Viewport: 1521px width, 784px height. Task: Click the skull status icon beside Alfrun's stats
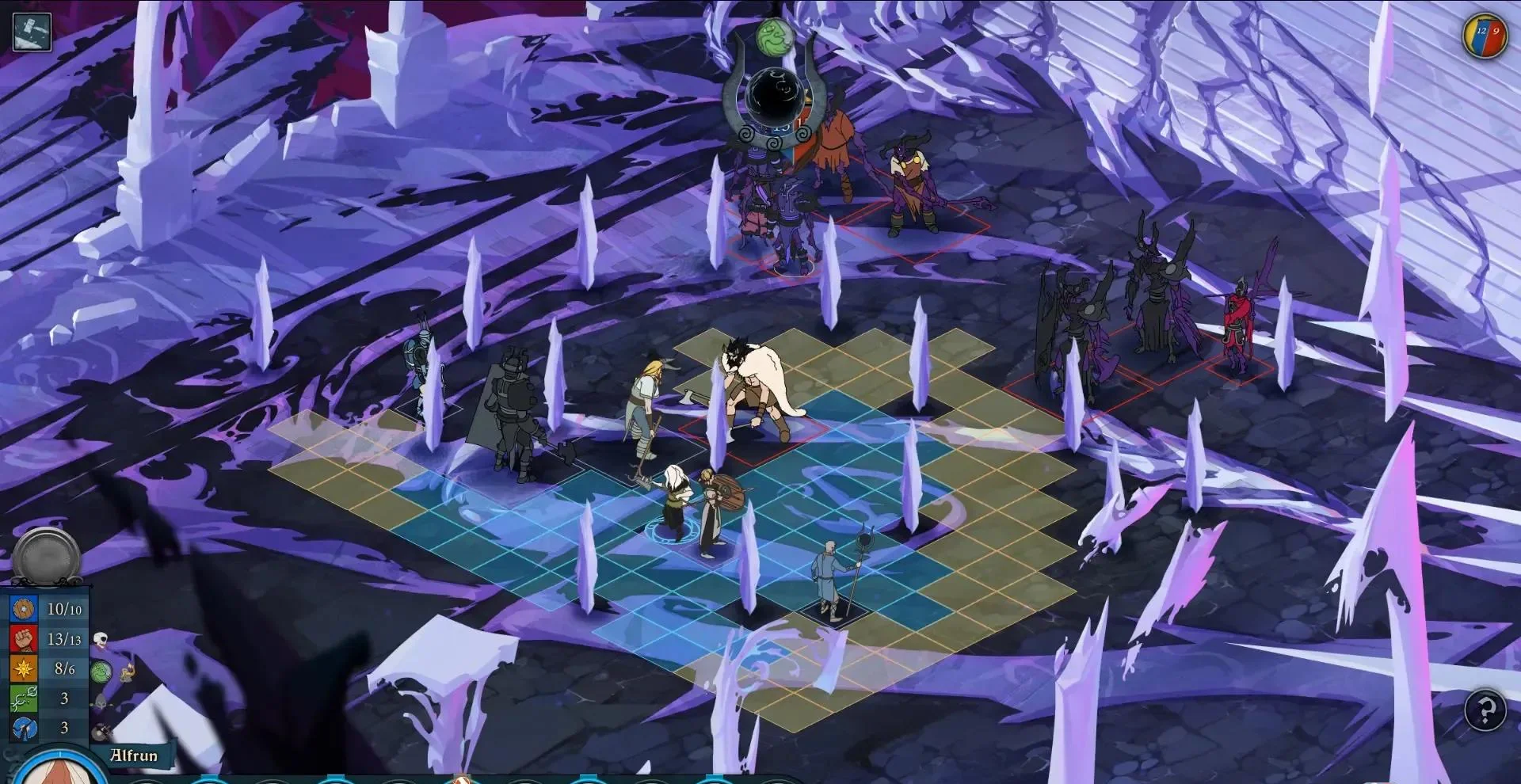click(x=100, y=638)
